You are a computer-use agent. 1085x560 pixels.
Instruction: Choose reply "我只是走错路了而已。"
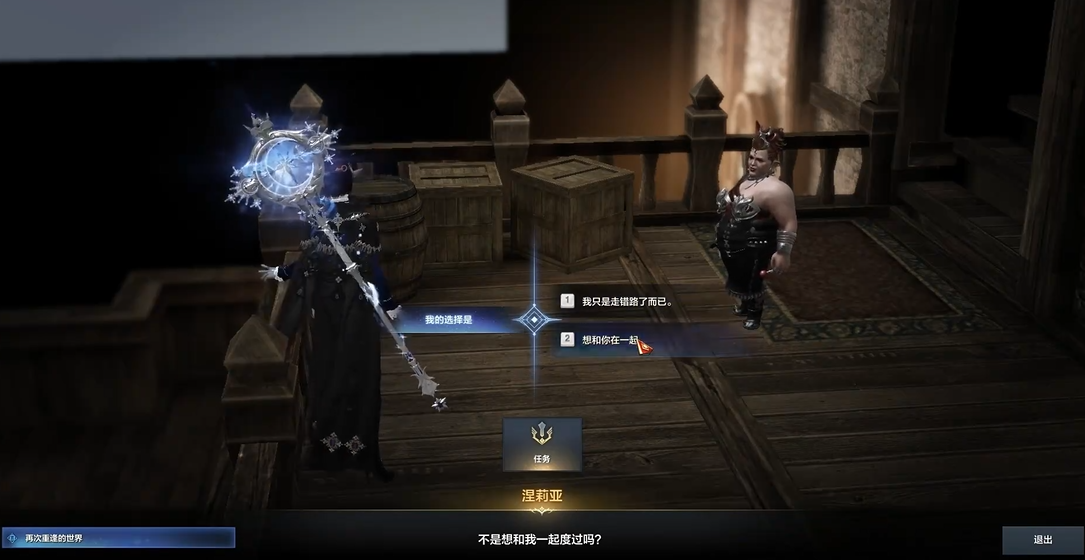pyautogui.click(x=626, y=301)
